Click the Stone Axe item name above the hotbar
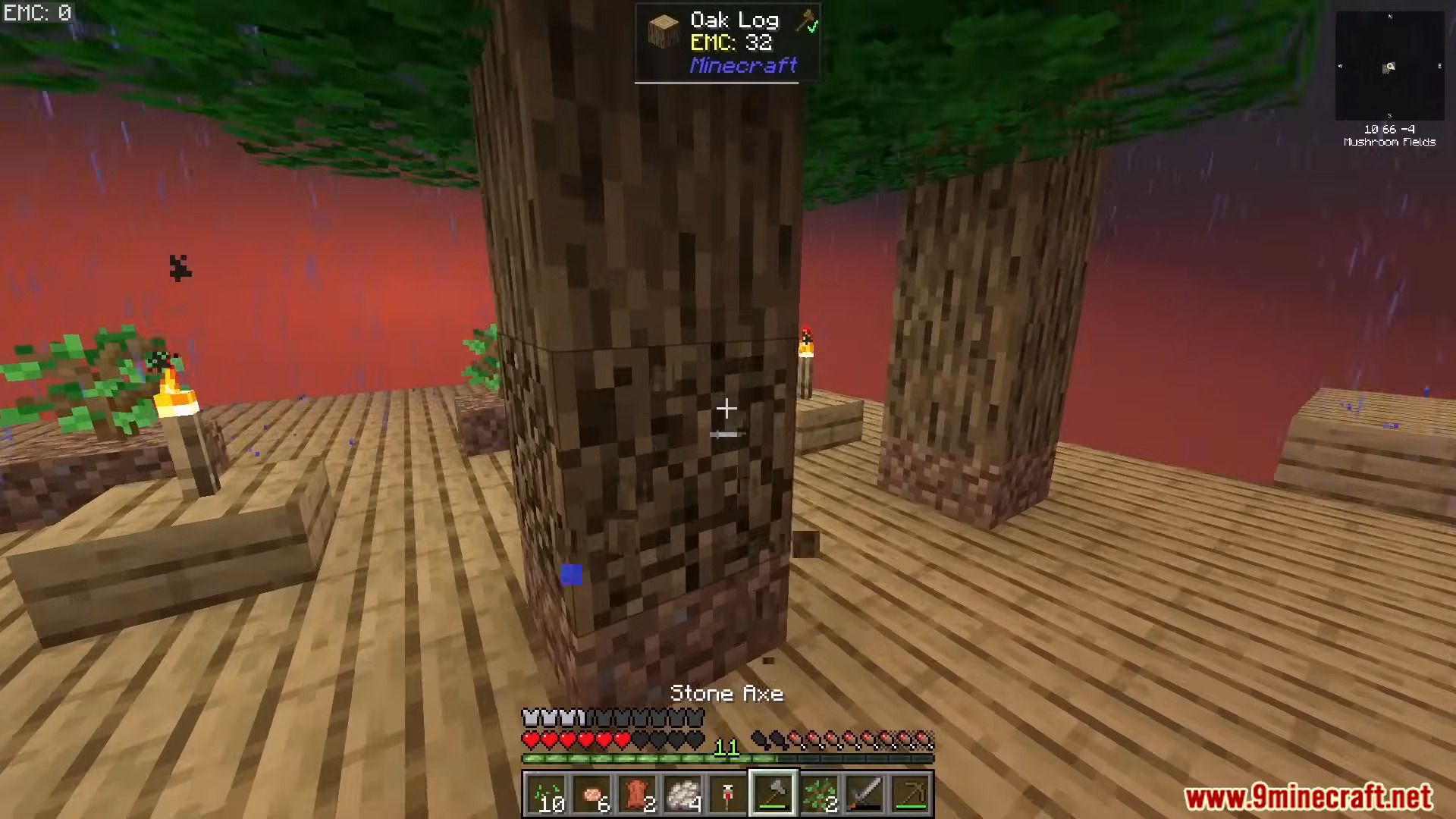 (x=728, y=692)
